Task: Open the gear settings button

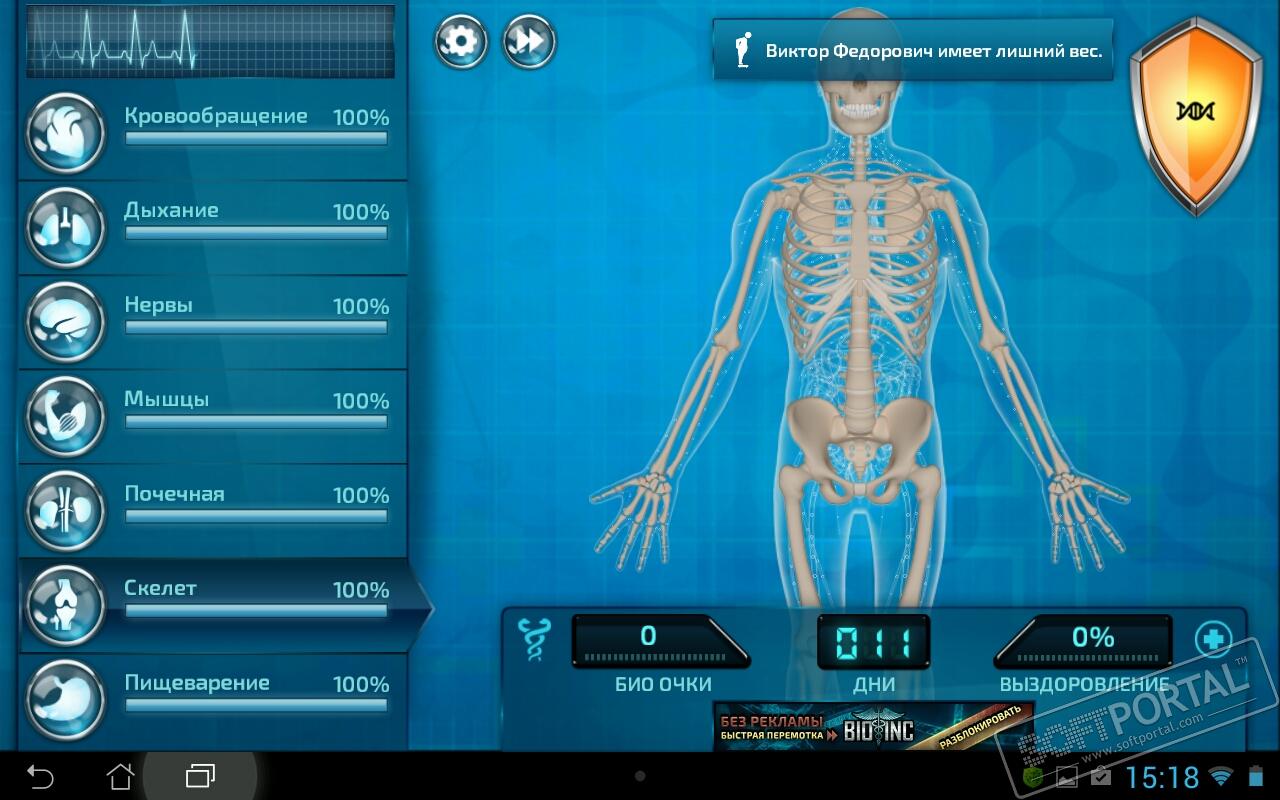Action: pos(460,42)
